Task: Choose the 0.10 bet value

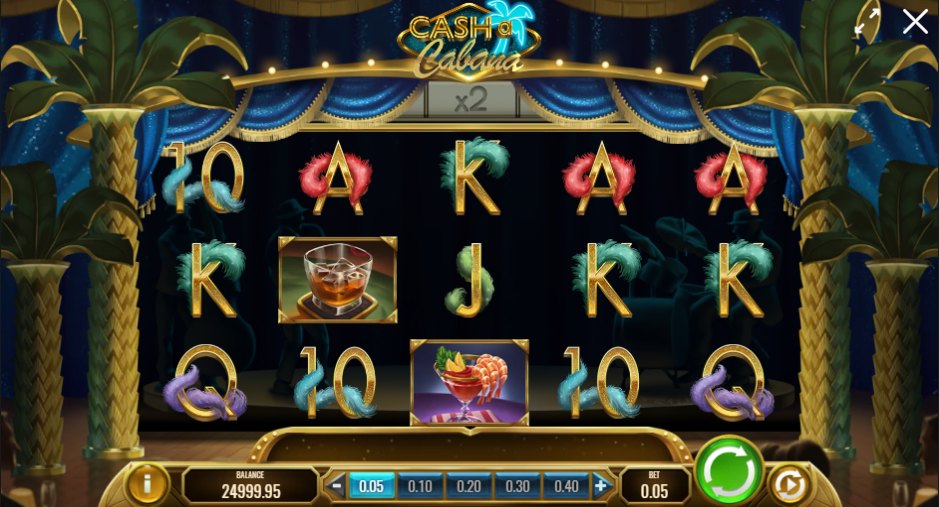Action: coord(420,486)
